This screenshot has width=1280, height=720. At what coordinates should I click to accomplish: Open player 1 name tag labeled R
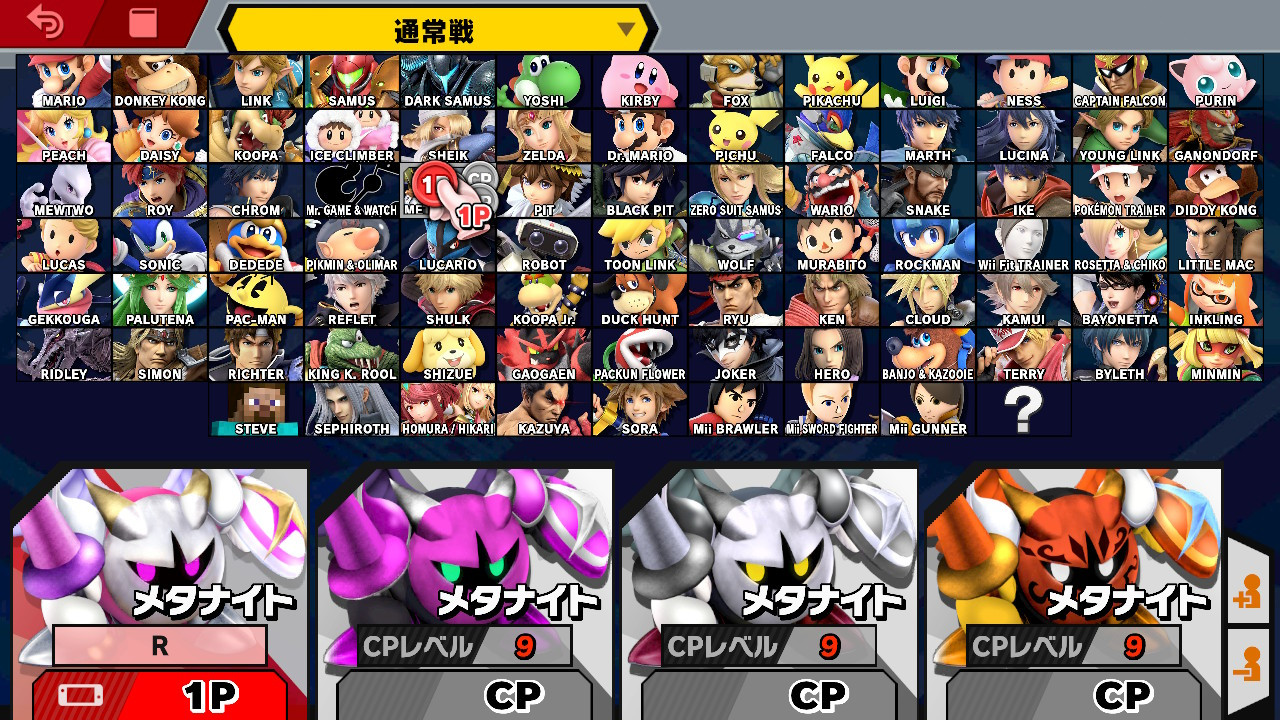160,645
